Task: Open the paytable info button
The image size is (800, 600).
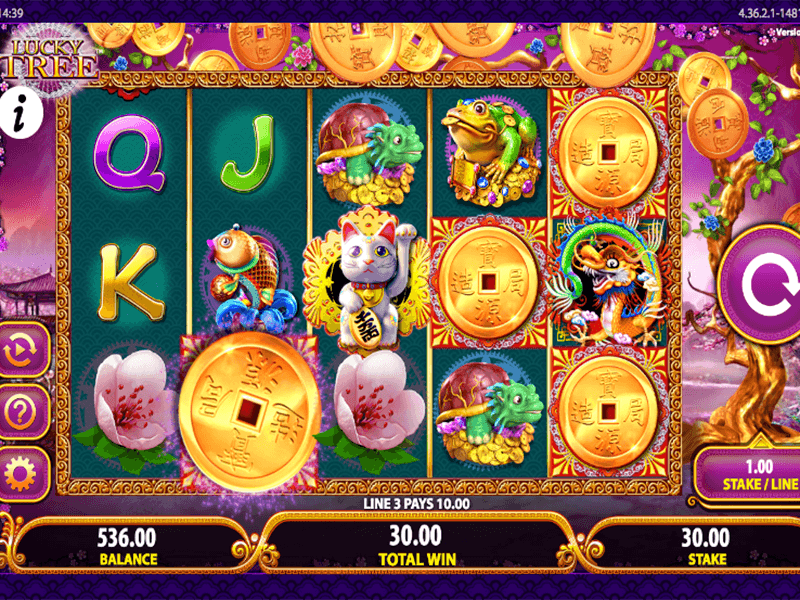Action: 19,113
